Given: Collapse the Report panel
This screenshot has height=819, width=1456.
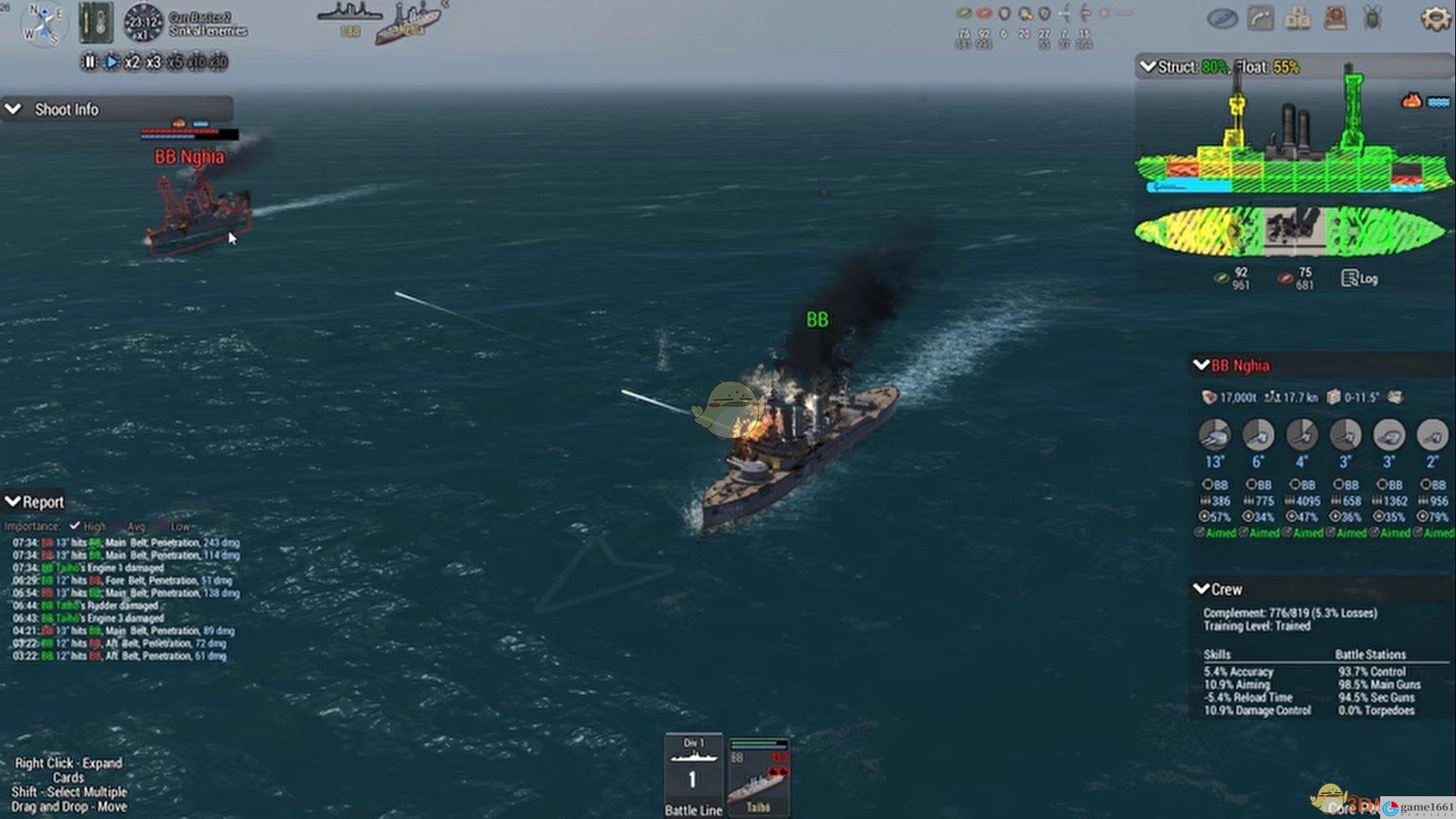Looking at the screenshot, I should 13,501.
